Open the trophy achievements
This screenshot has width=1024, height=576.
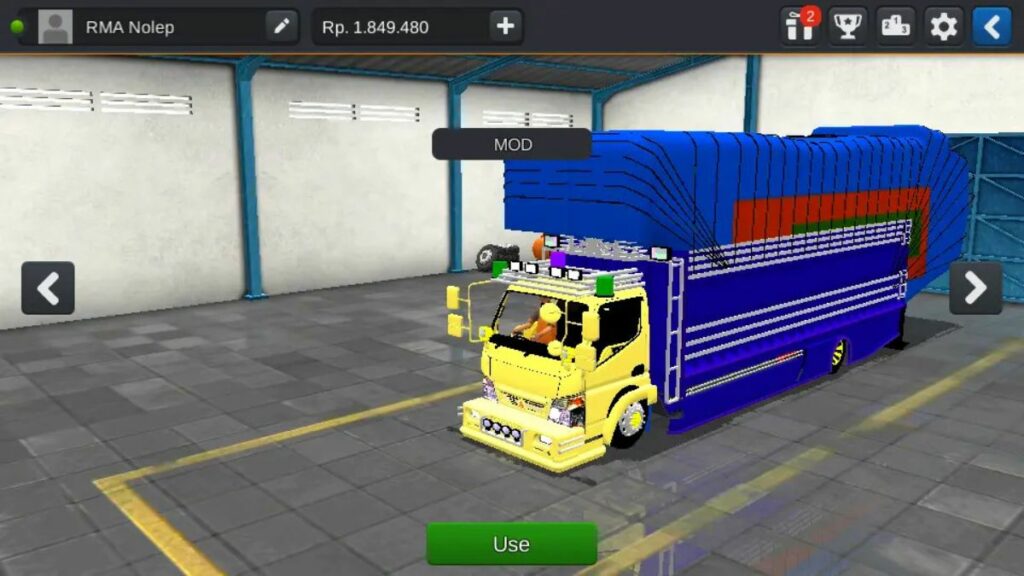point(848,26)
